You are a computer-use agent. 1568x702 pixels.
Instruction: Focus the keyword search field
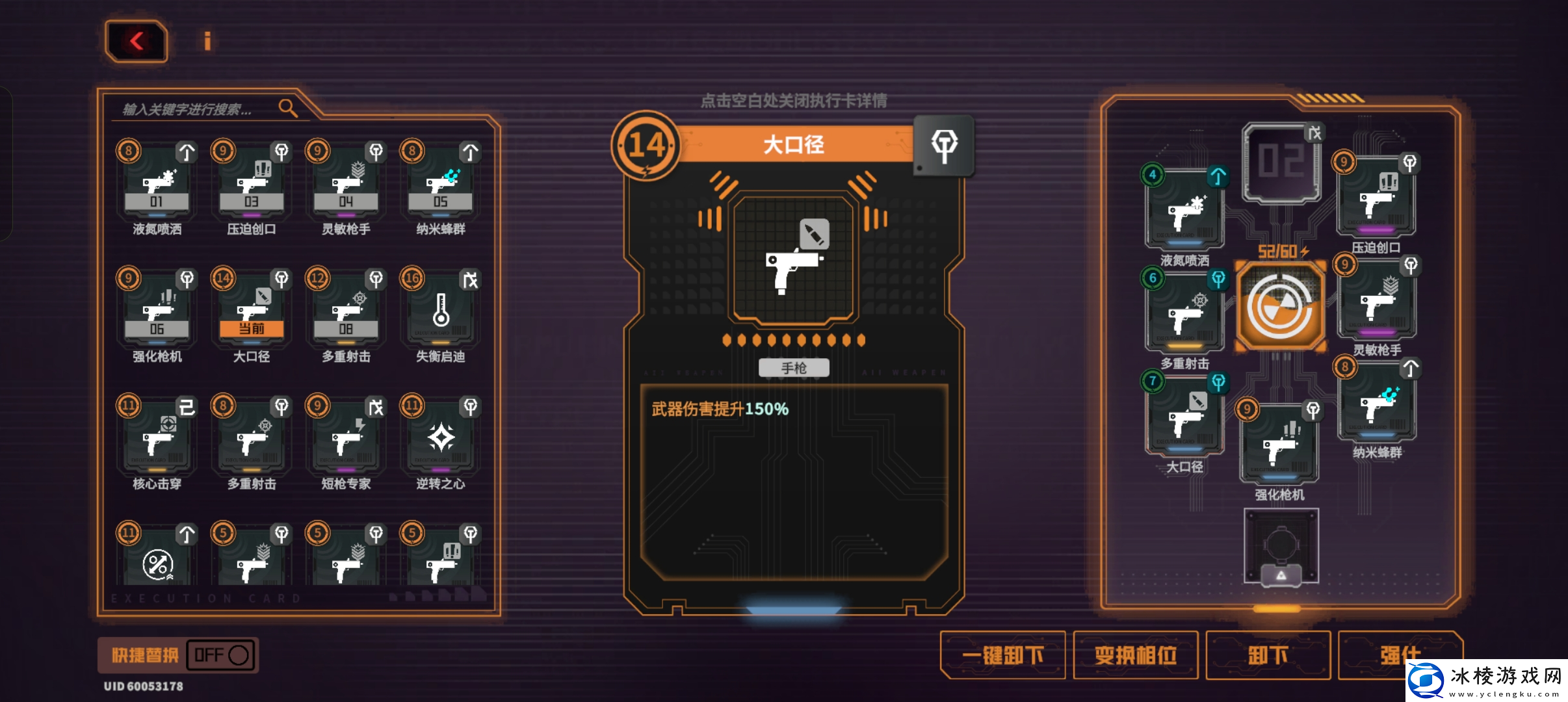[x=195, y=109]
